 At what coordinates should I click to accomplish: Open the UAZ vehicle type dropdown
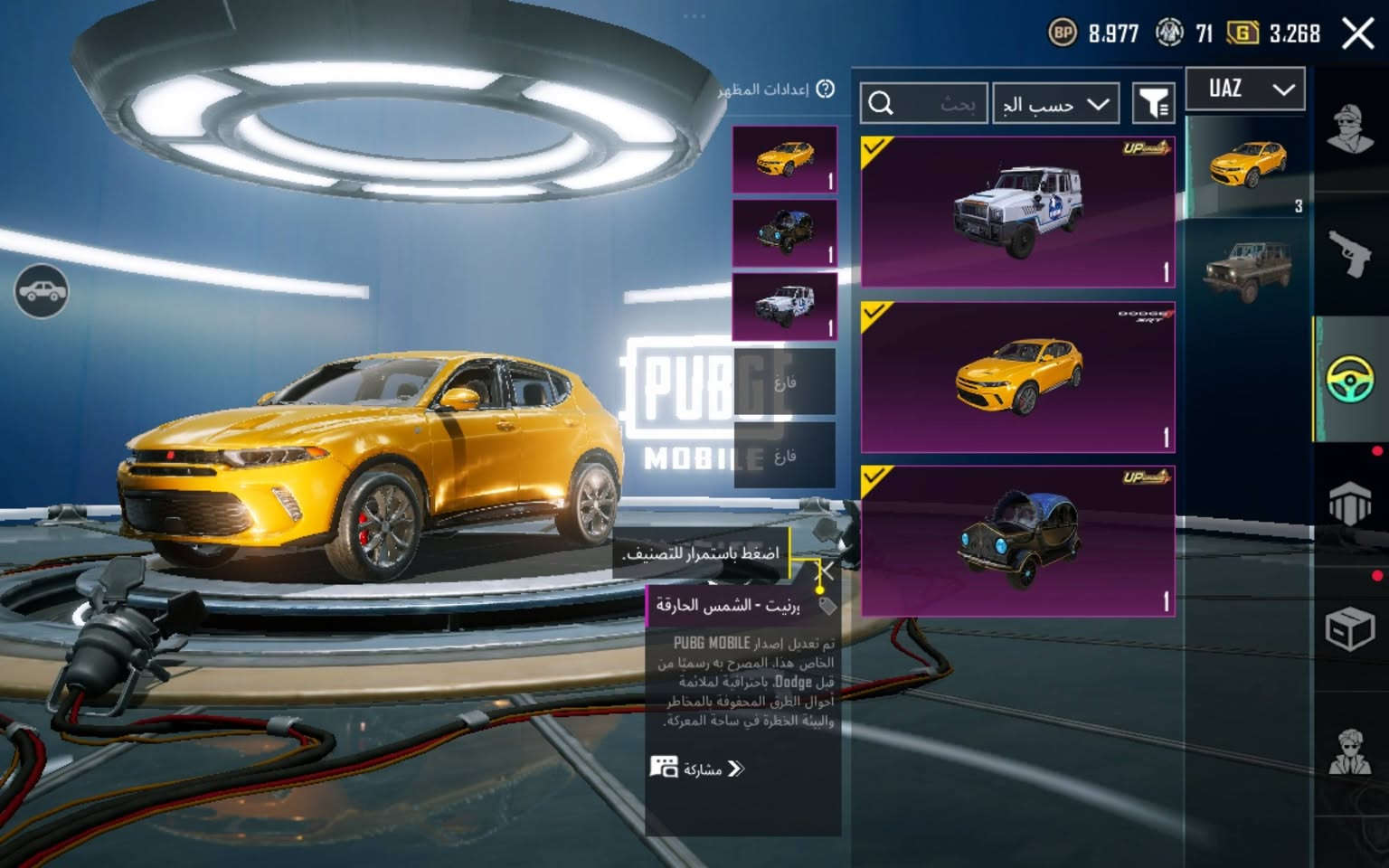(x=1245, y=89)
